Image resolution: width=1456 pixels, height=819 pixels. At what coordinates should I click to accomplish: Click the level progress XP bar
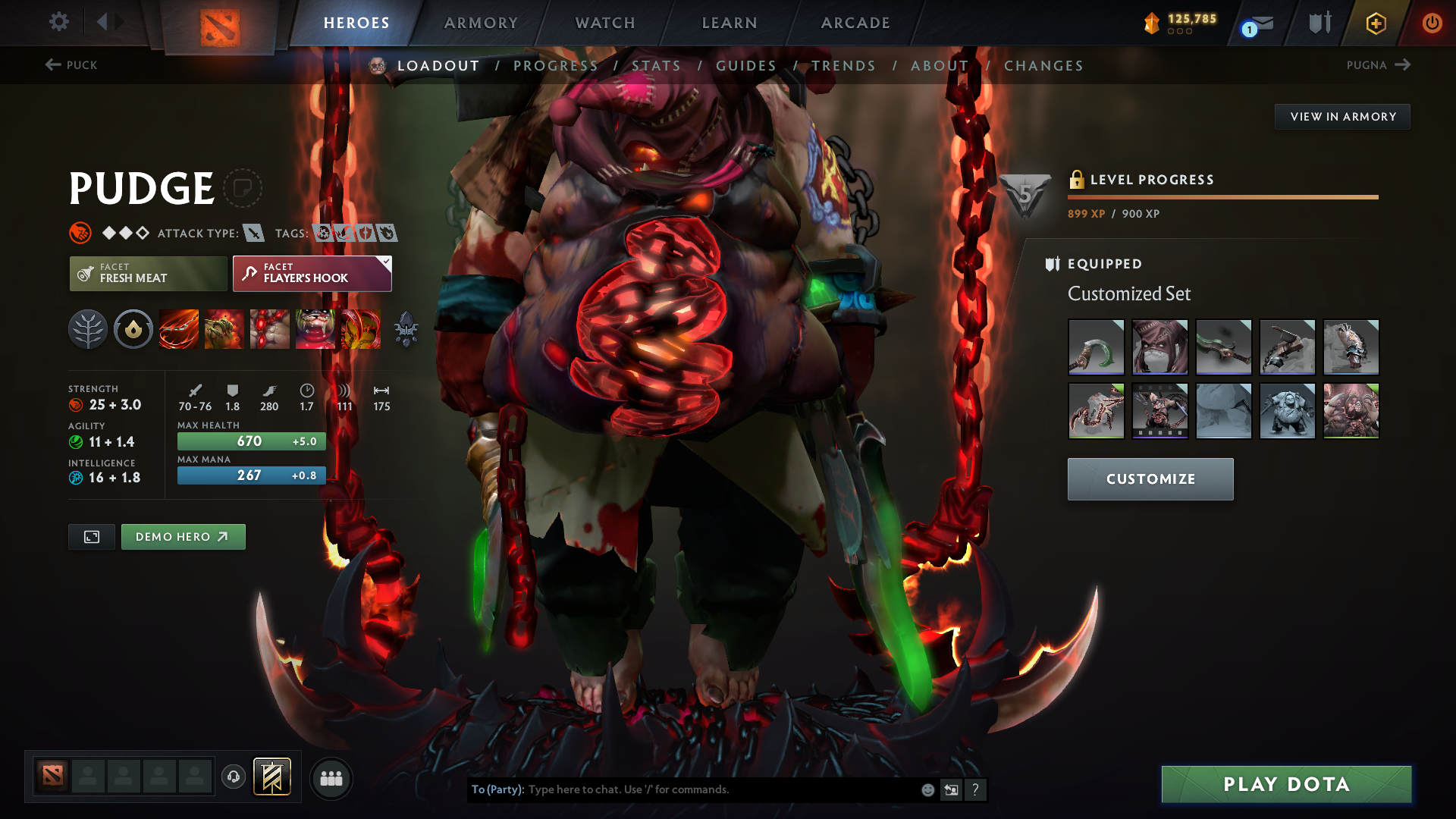tap(1223, 198)
